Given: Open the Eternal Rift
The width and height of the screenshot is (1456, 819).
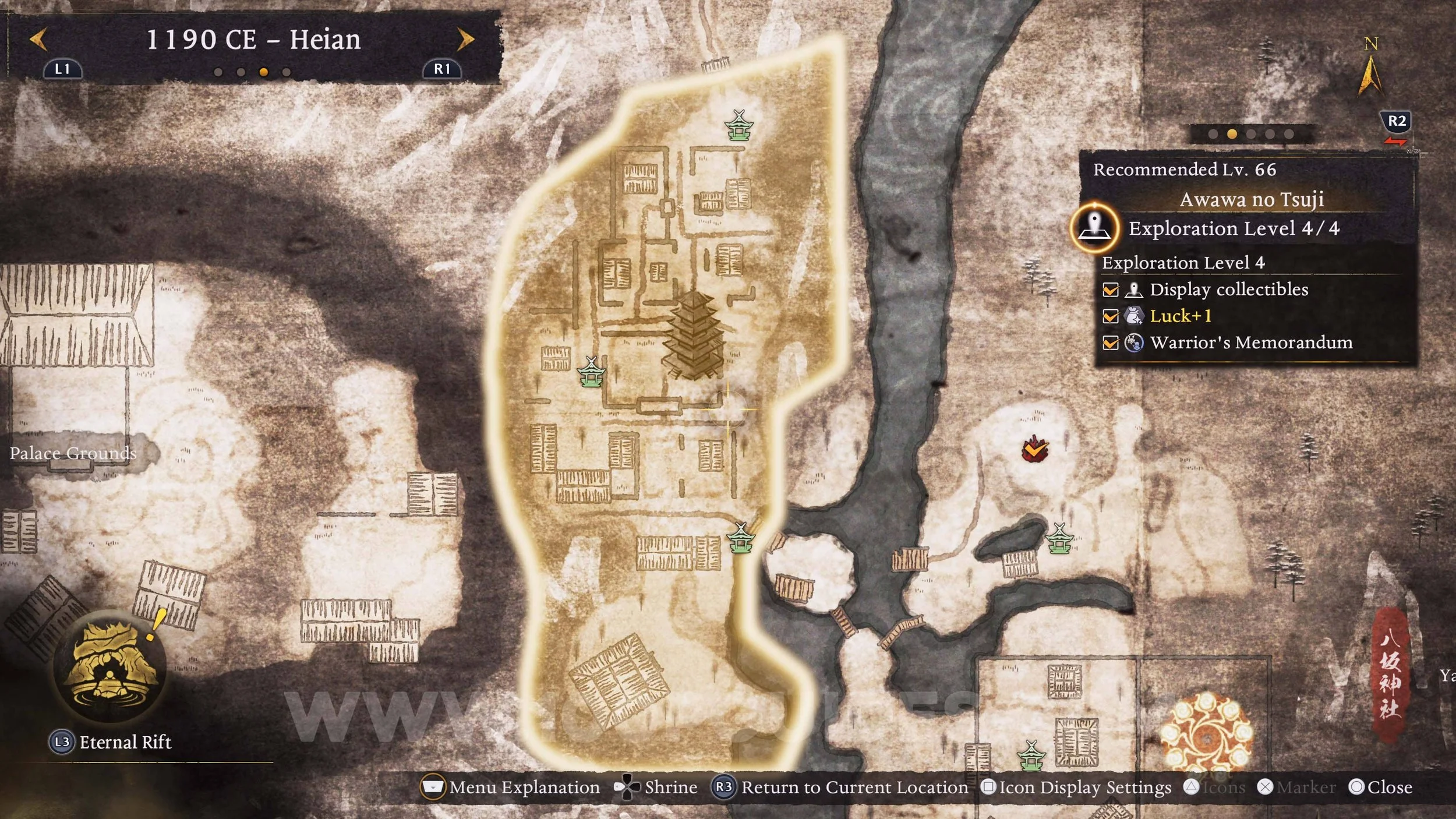Looking at the screenshot, I should pos(110,666).
